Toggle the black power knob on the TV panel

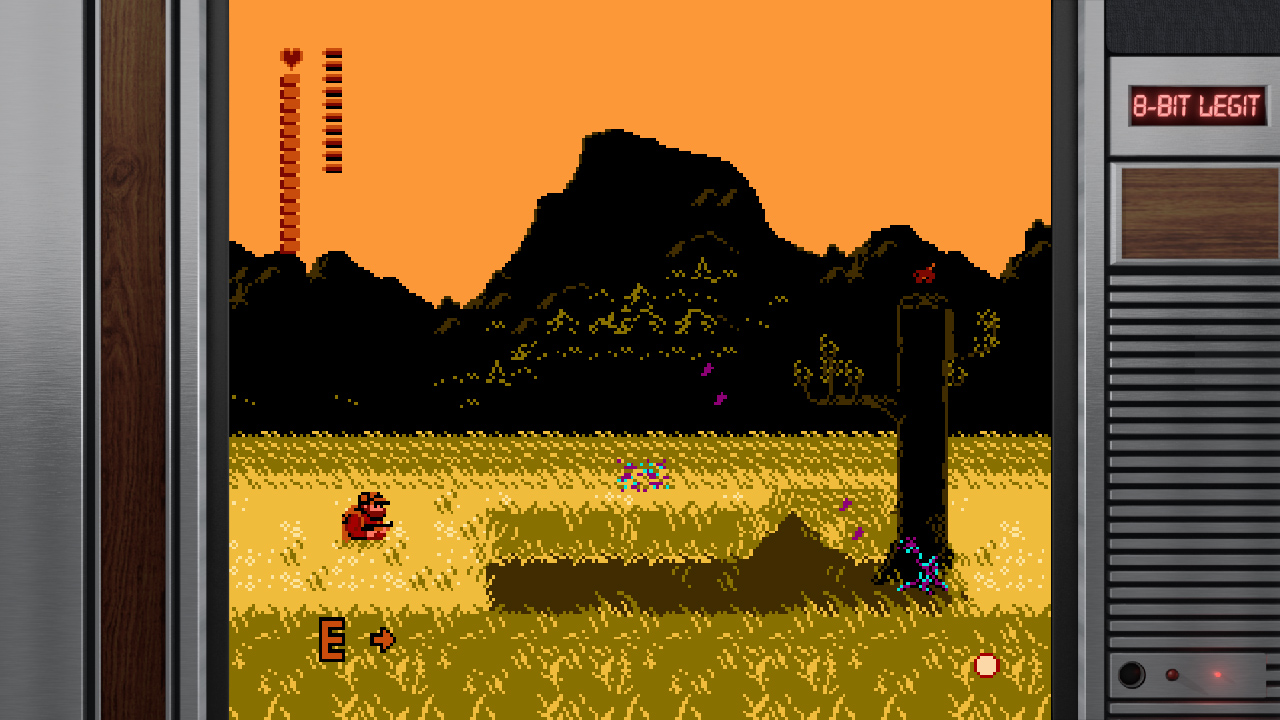click(x=1131, y=674)
